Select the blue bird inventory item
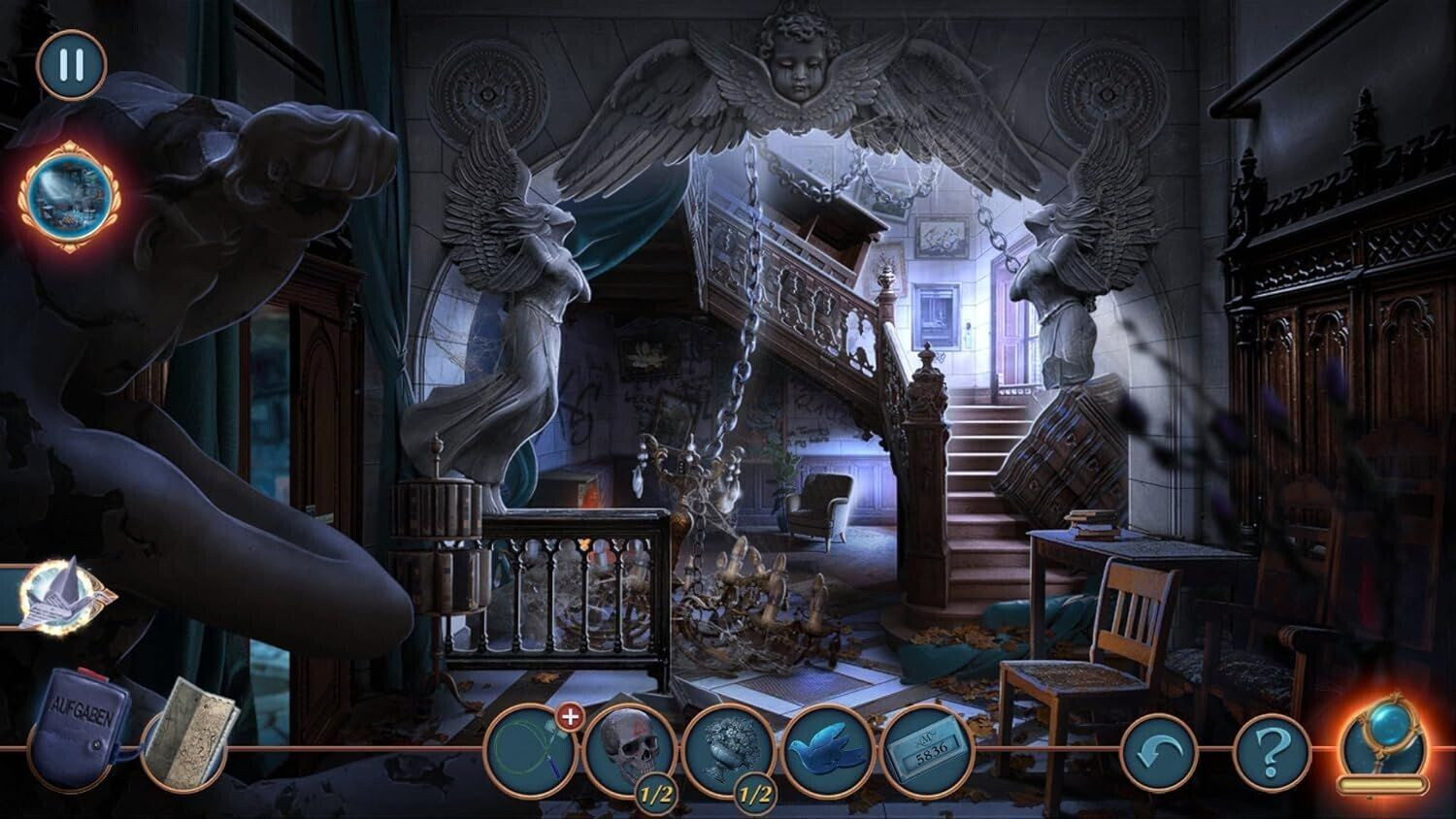Image resolution: width=1456 pixels, height=819 pixels. pyautogui.click(x=827, y=750)
